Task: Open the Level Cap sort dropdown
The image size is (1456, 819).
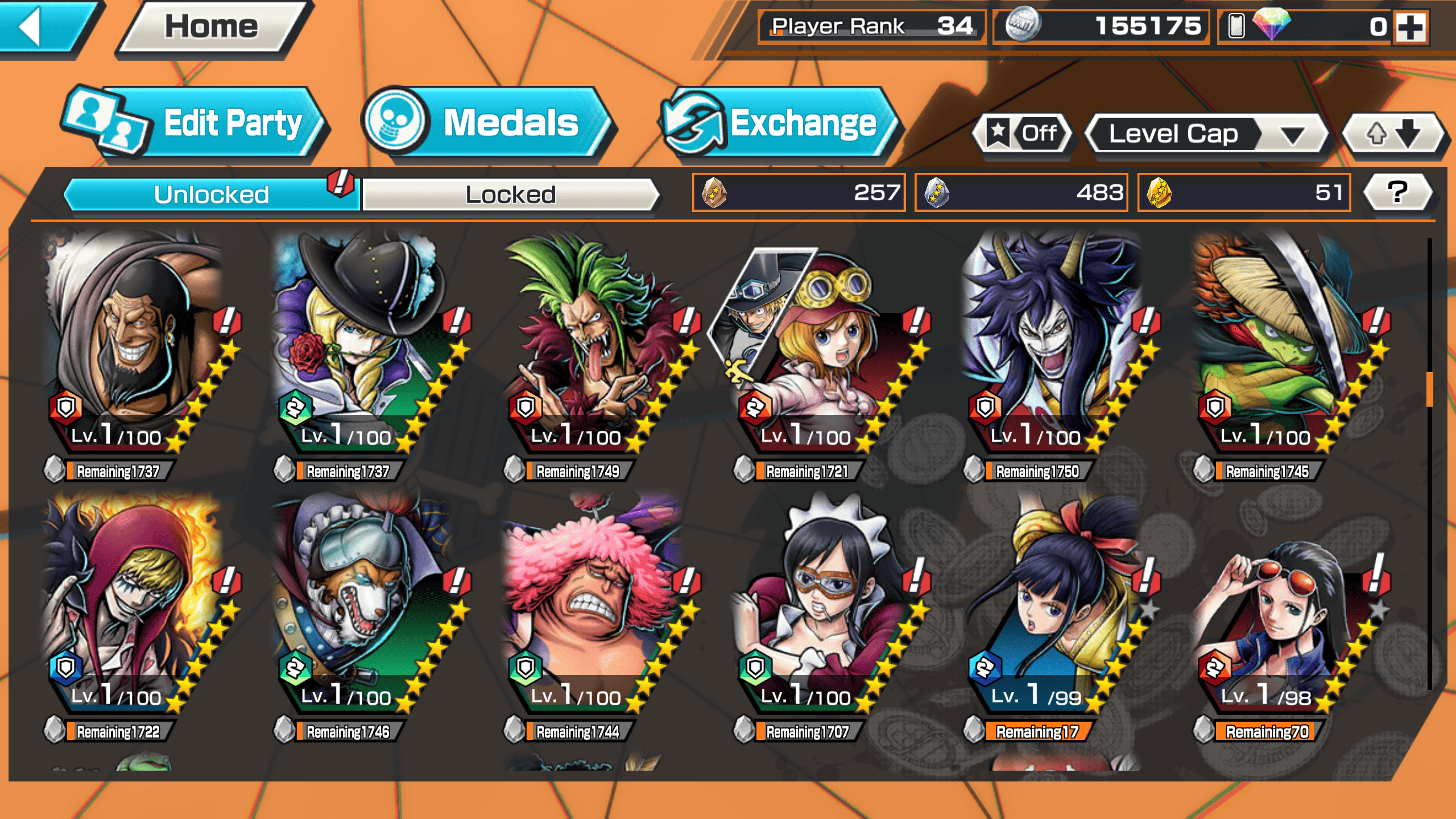Action: pyautogui.click(x=1206, y=134)
